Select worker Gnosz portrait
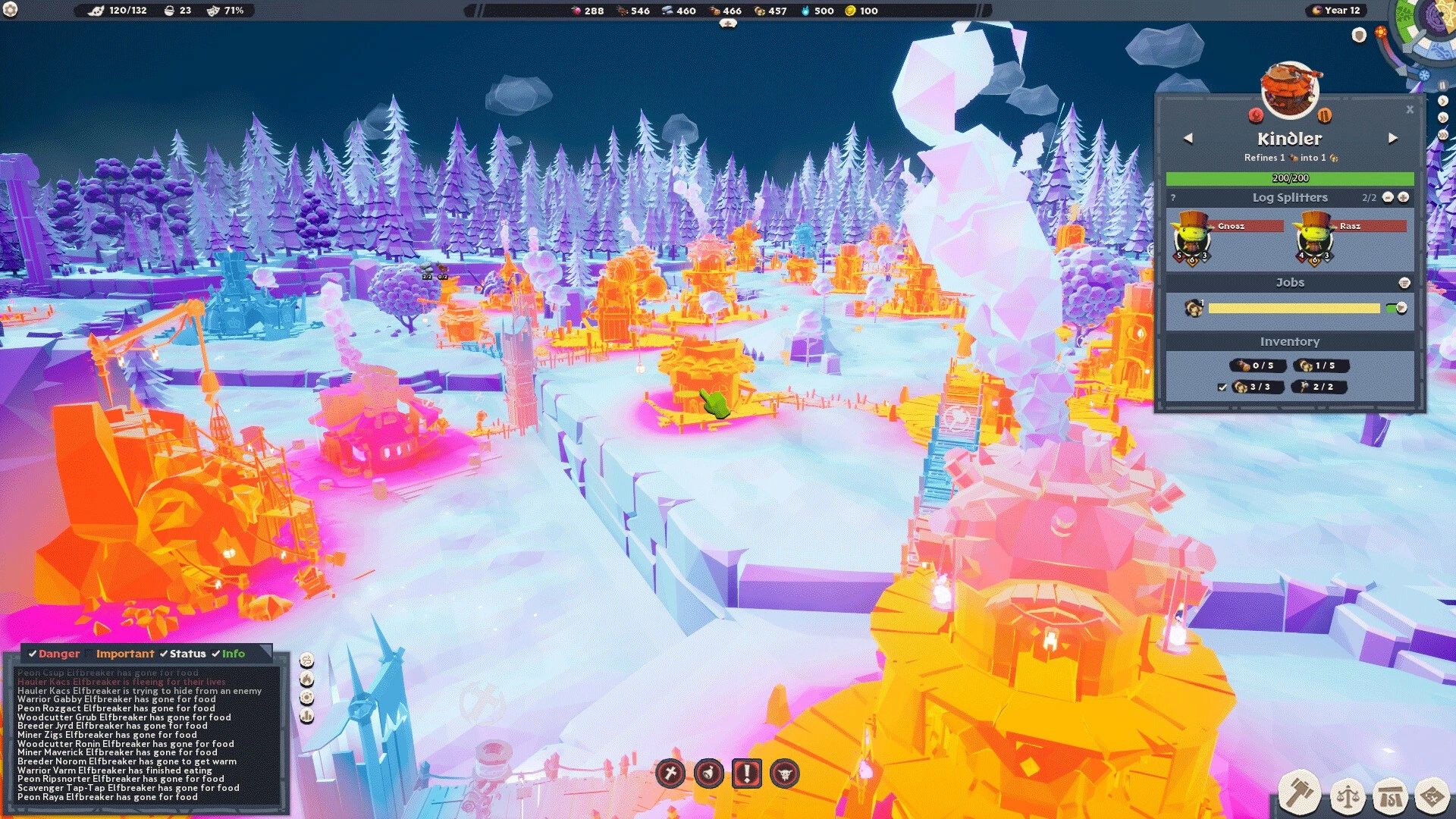The image size is (1456, 819). click(x=1192, y=239)
